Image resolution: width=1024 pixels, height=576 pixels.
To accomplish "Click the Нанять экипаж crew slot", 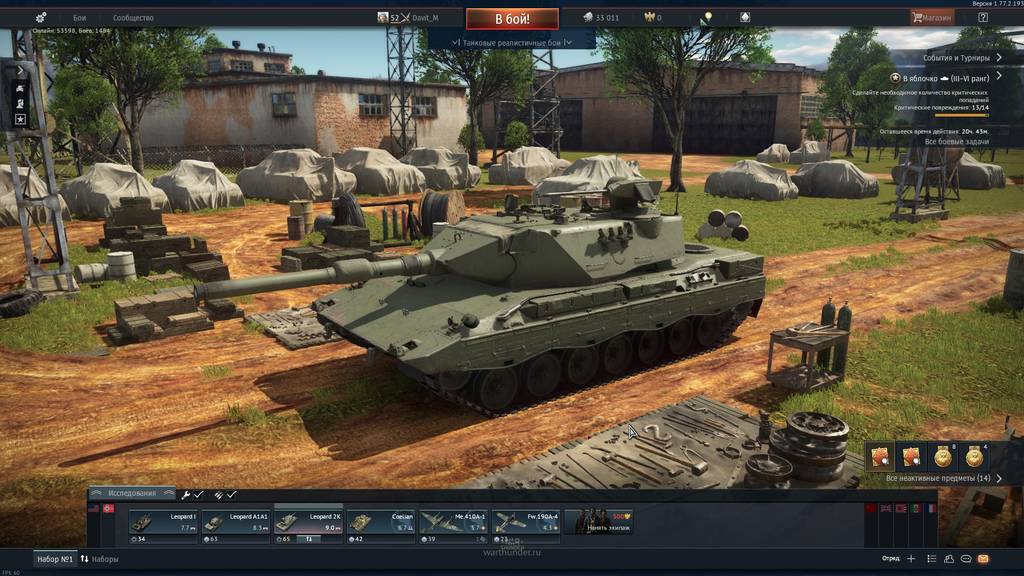I will click(x=598, y=522).
